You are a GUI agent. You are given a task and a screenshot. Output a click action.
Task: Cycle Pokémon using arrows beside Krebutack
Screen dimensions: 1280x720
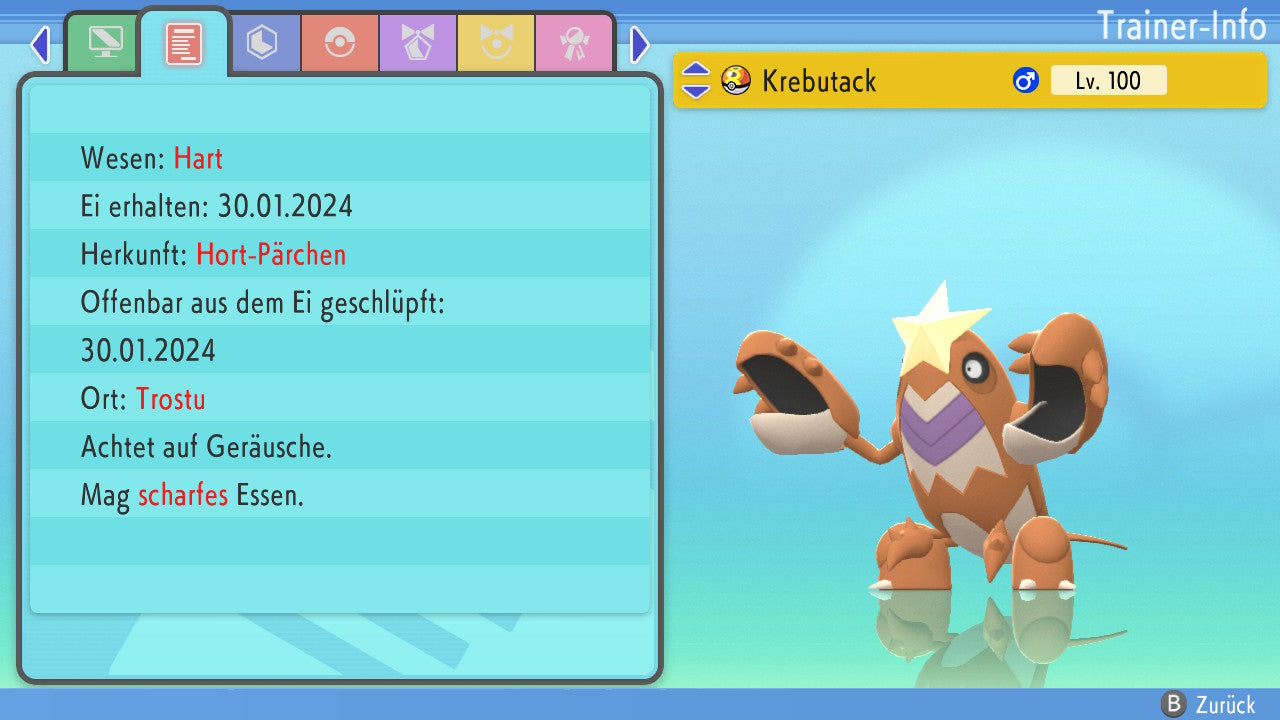tap(696, 81)
